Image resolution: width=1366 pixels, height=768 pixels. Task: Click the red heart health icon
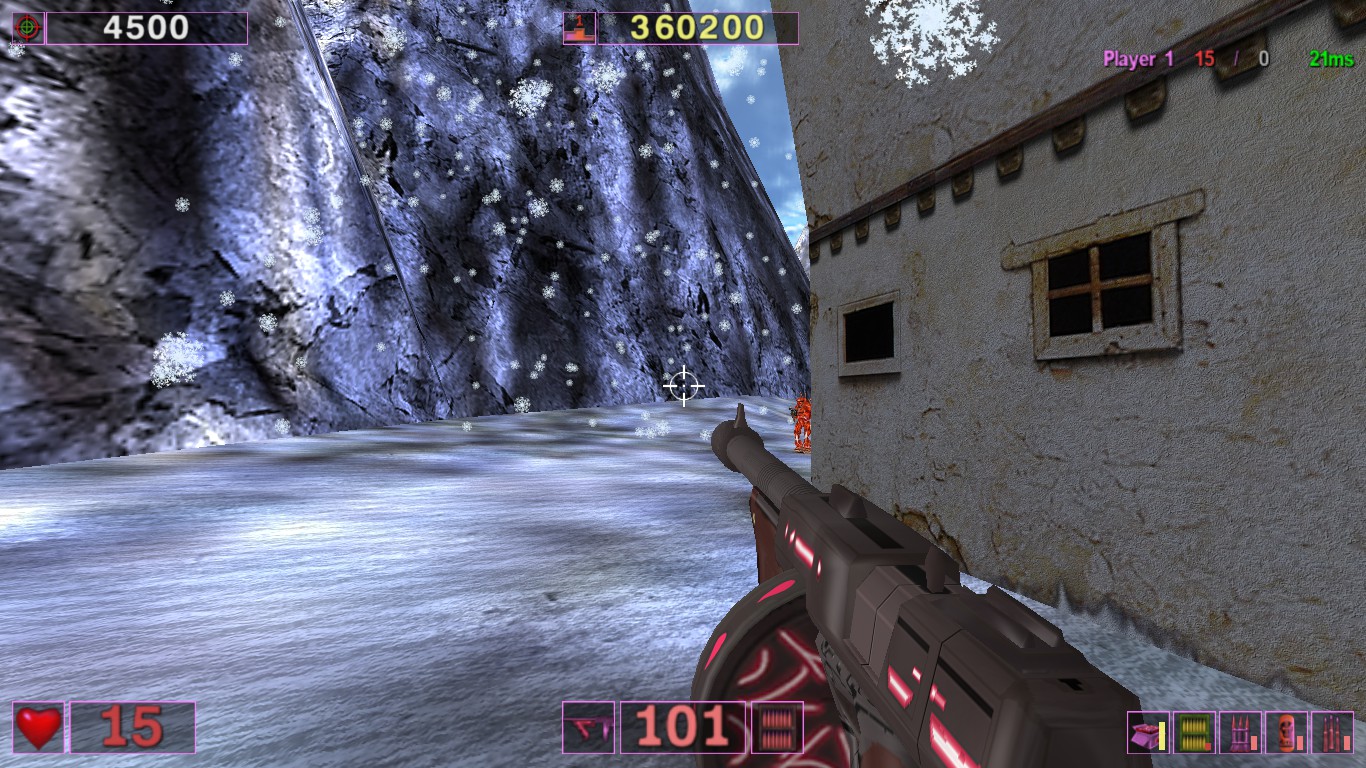click(x=38, y=727)
